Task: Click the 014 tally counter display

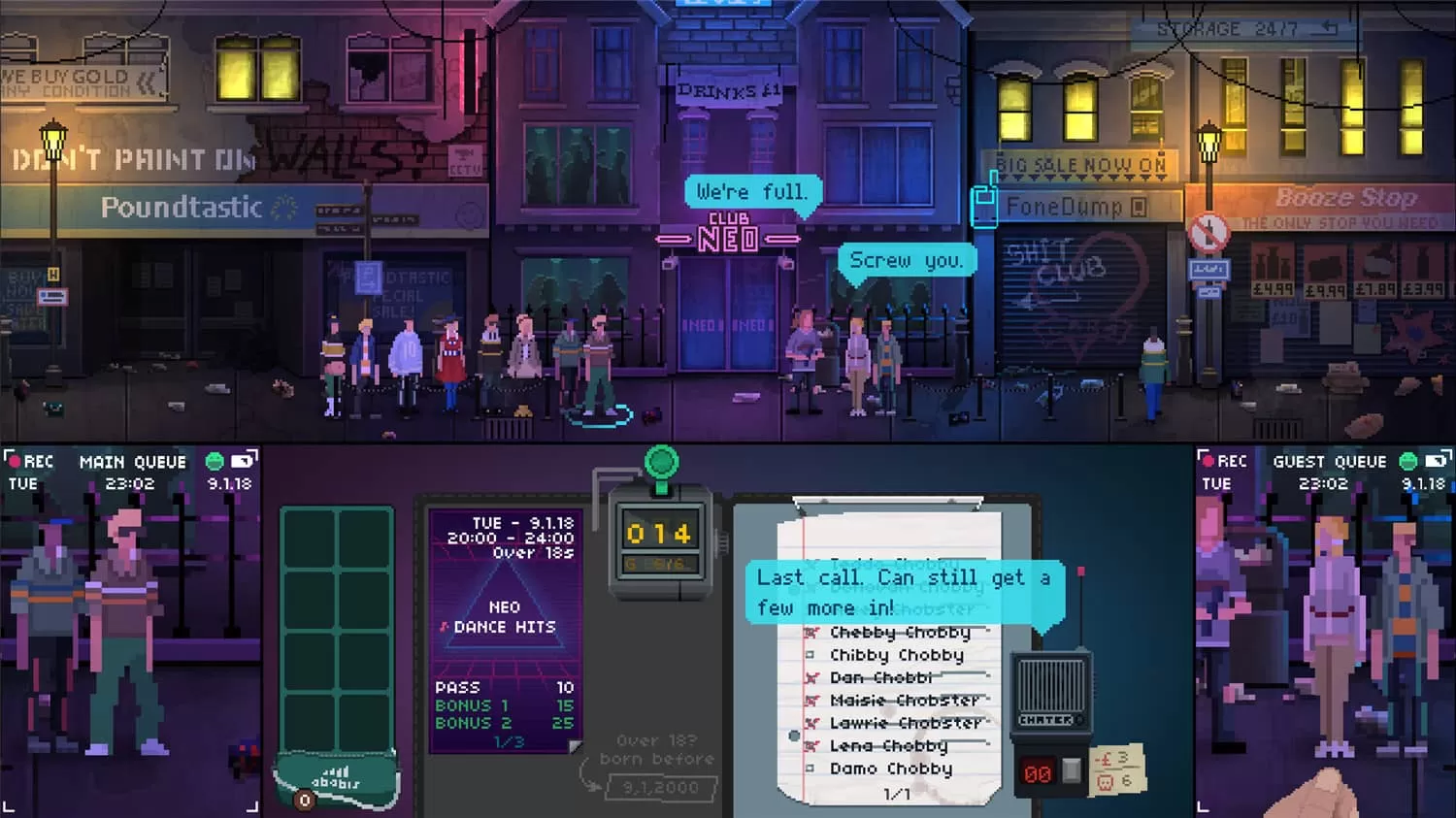Action: [x=659, y=533]
